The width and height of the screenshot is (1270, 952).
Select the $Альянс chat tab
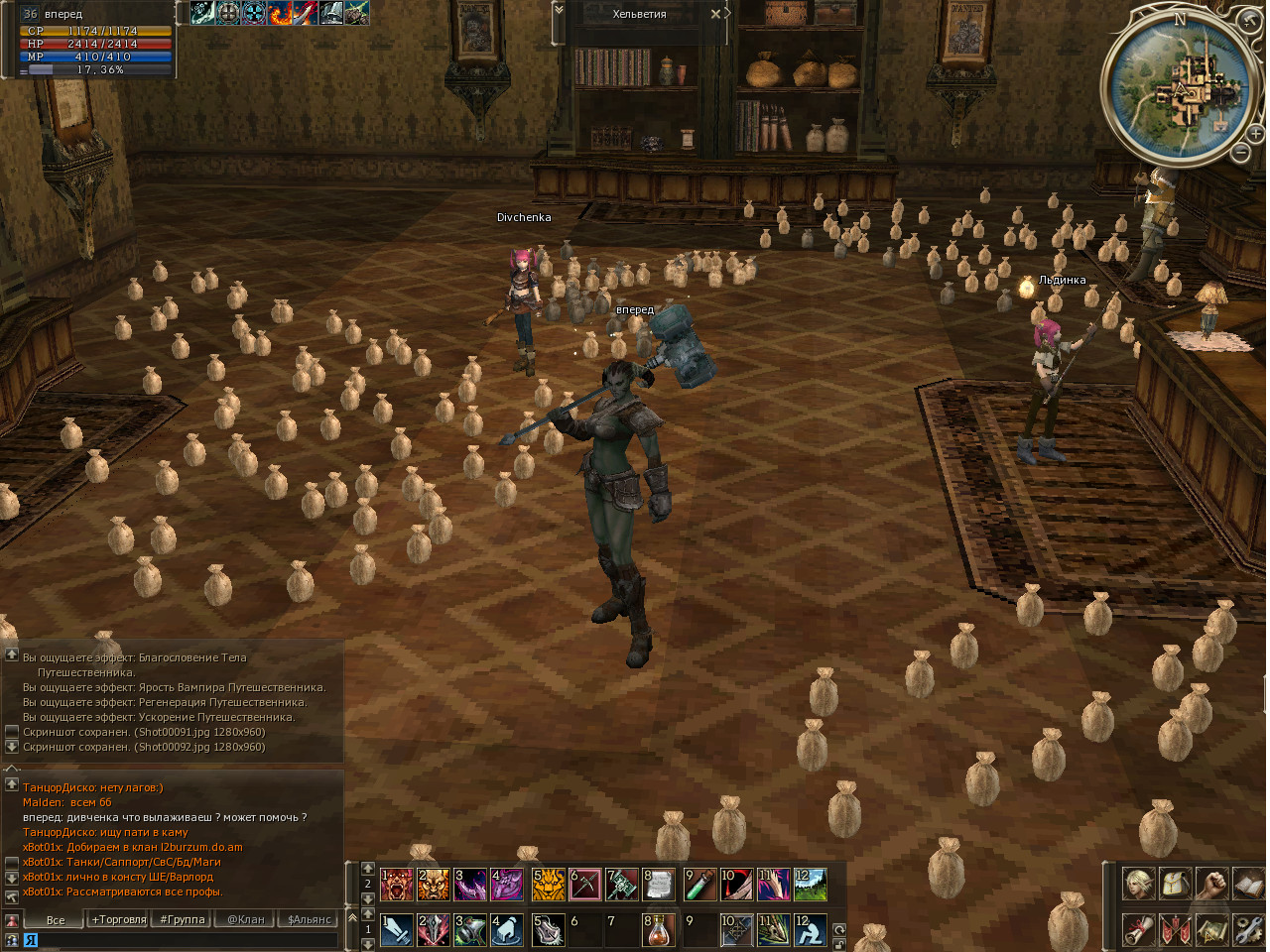coord(310,919)
